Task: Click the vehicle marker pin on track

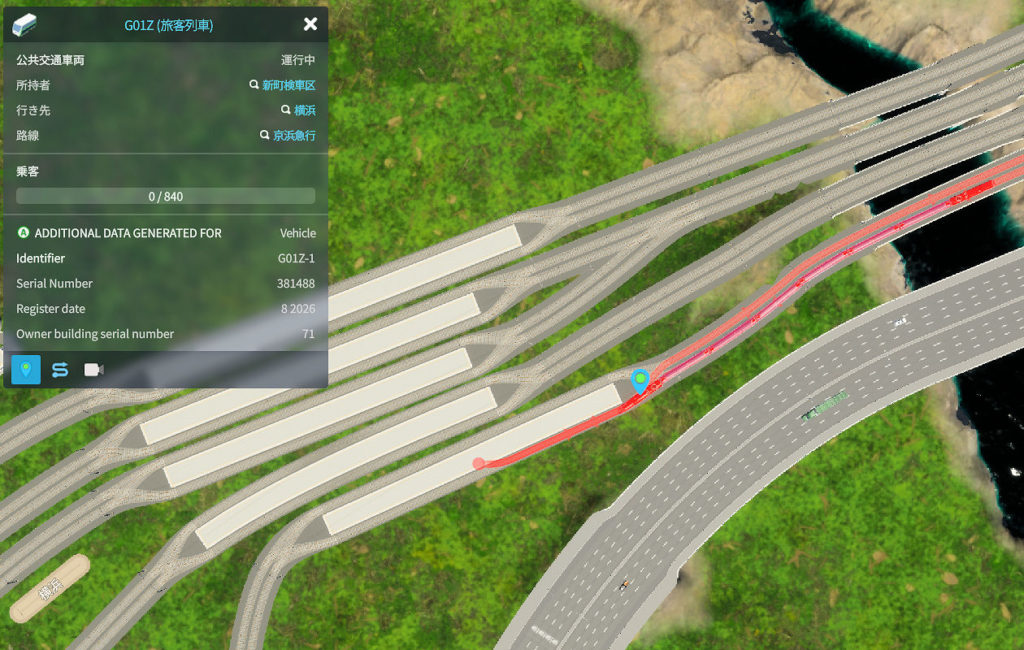Action: 640,381
